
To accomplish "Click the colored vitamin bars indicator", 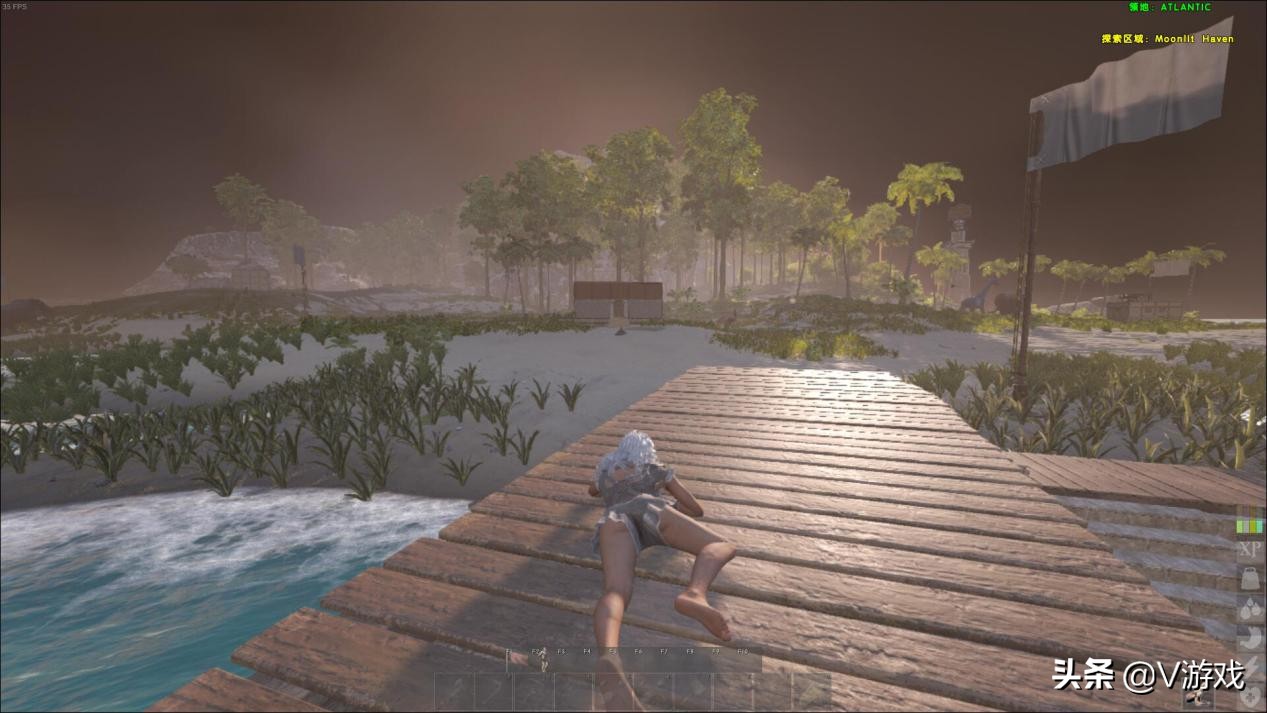I will pyautogui.click(x=1249, y=524).
